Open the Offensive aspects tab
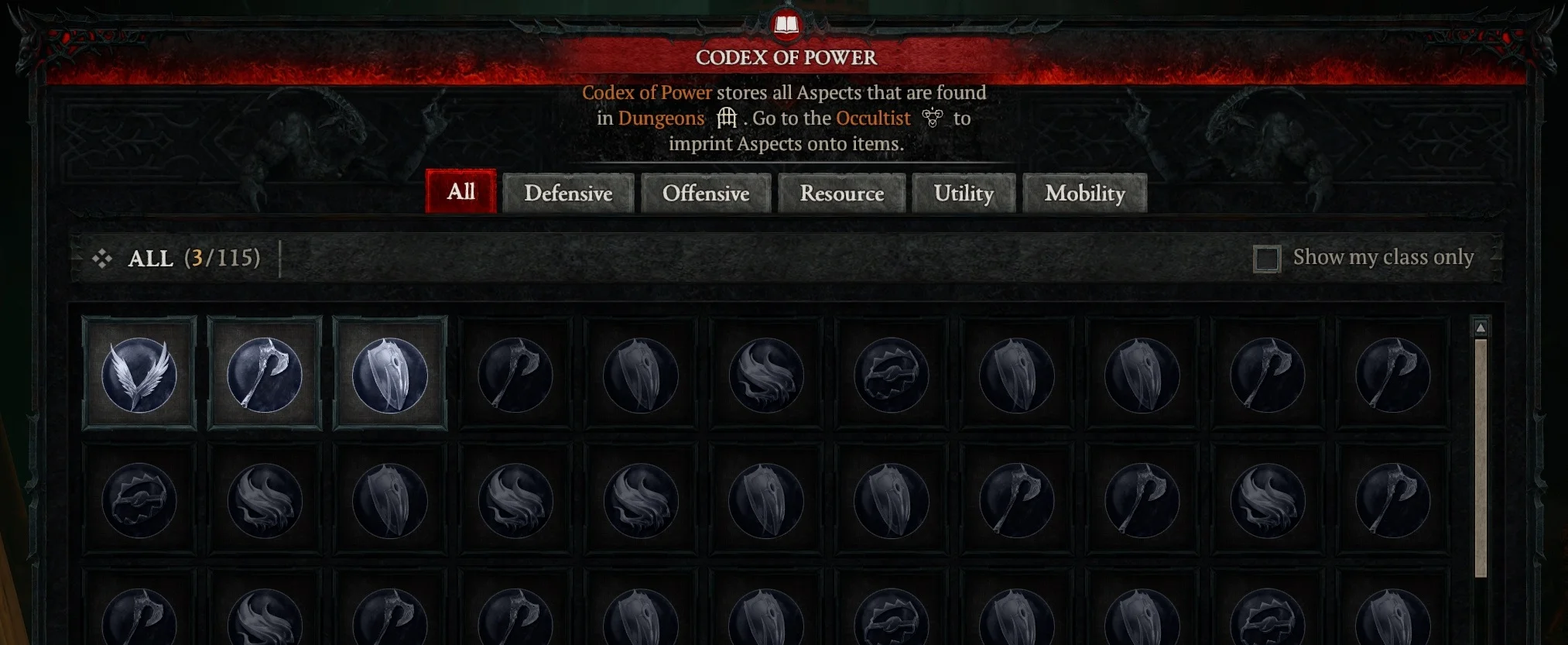Screen dimensions: 1568x645 pyautogui.click(x=705, y=194)
